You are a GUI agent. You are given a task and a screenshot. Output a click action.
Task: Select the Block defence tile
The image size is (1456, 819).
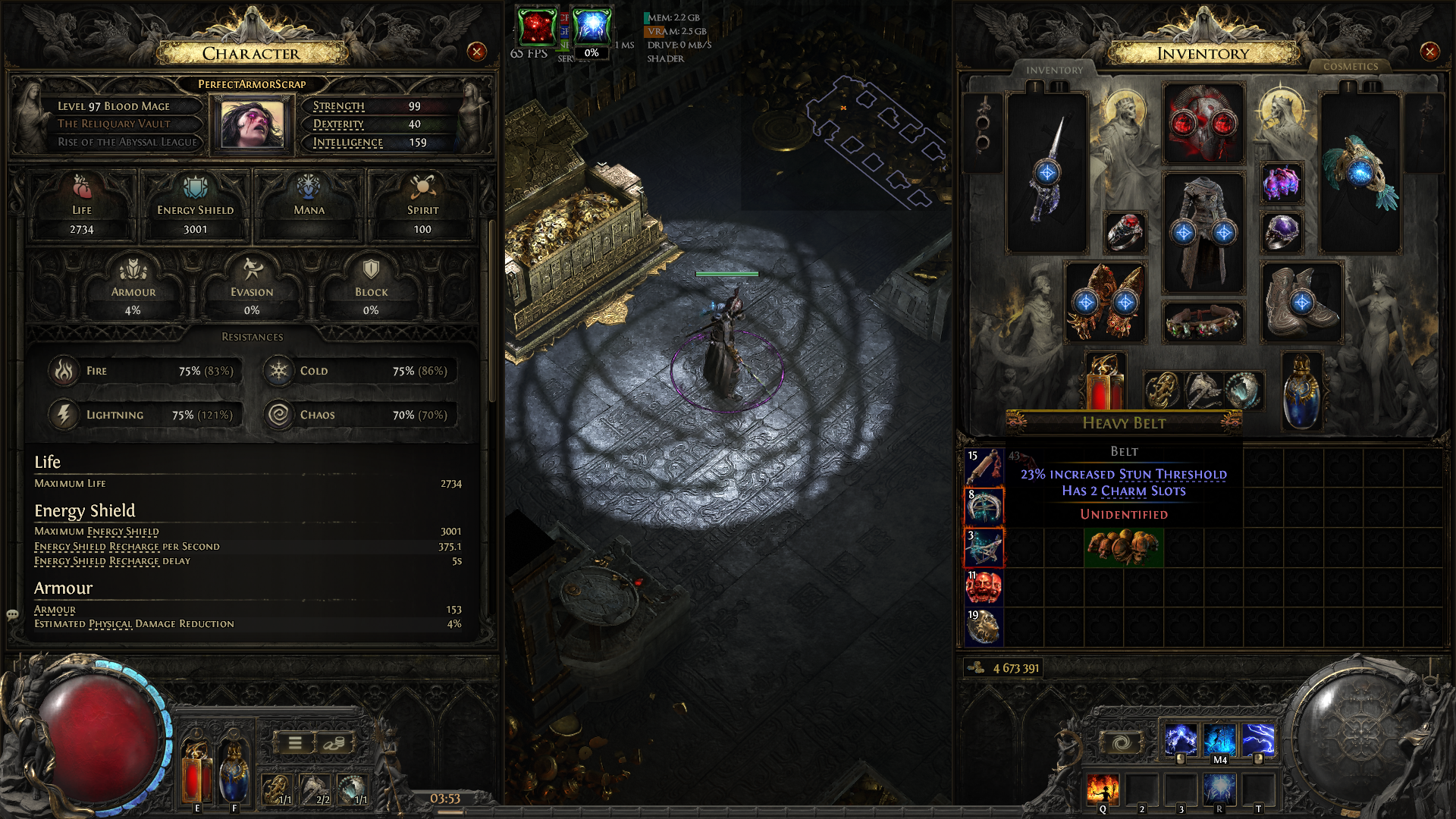point(371,288)
